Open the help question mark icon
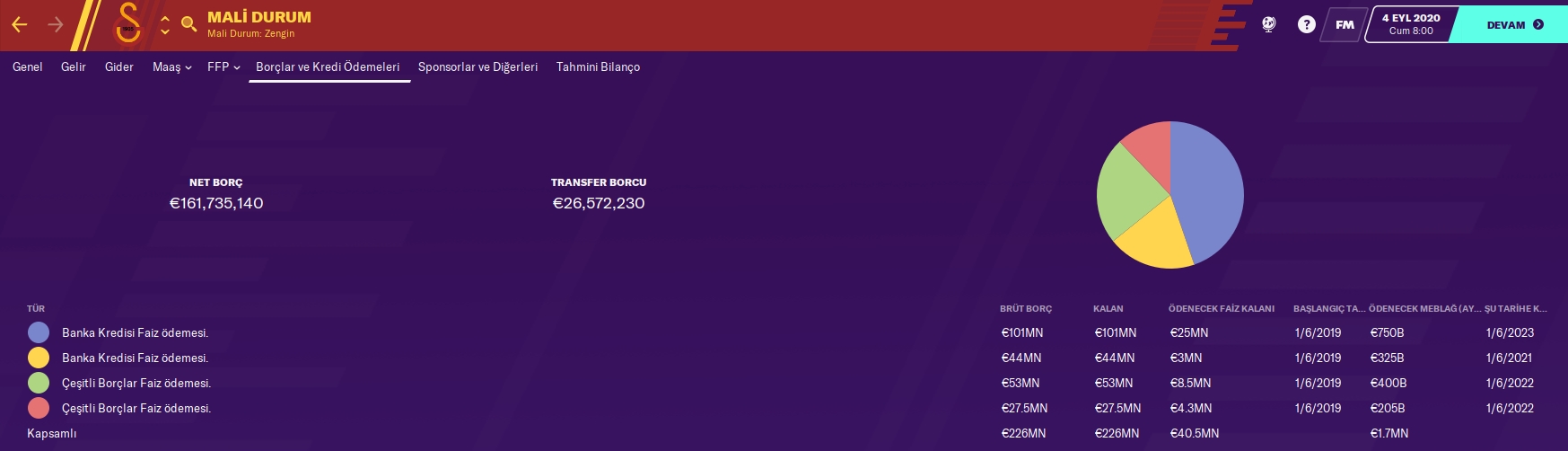This screenshot has height=451, width=1568. (1307, 25)
